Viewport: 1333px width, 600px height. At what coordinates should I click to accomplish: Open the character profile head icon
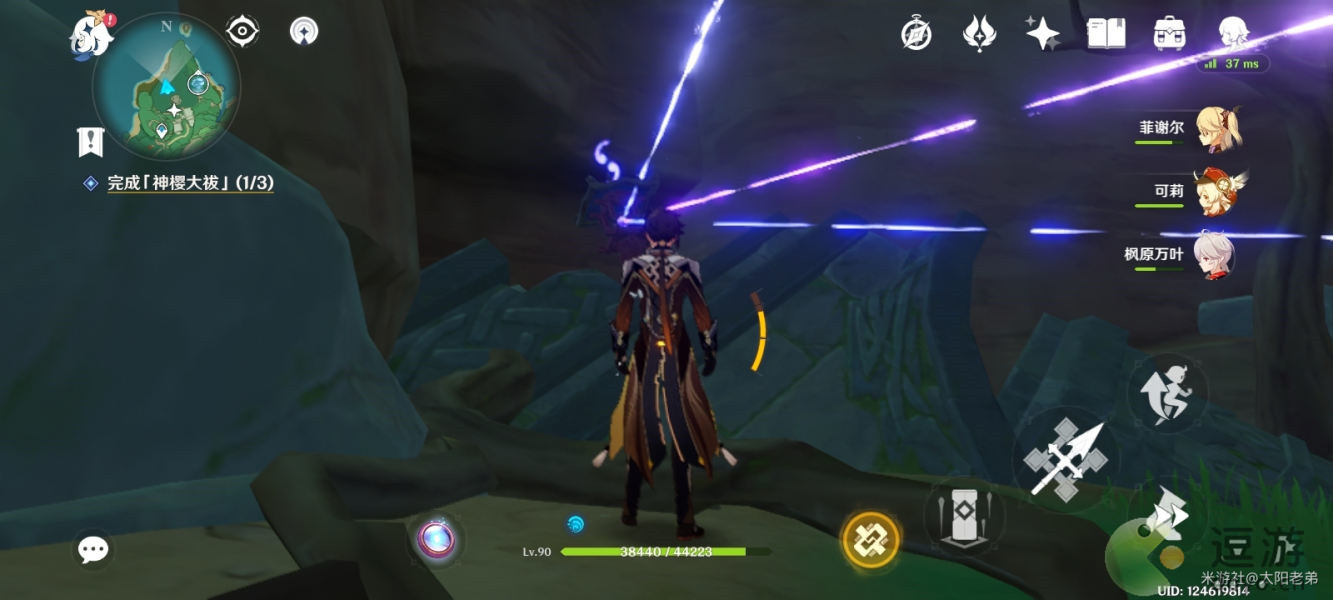[x=1232, y=33]
